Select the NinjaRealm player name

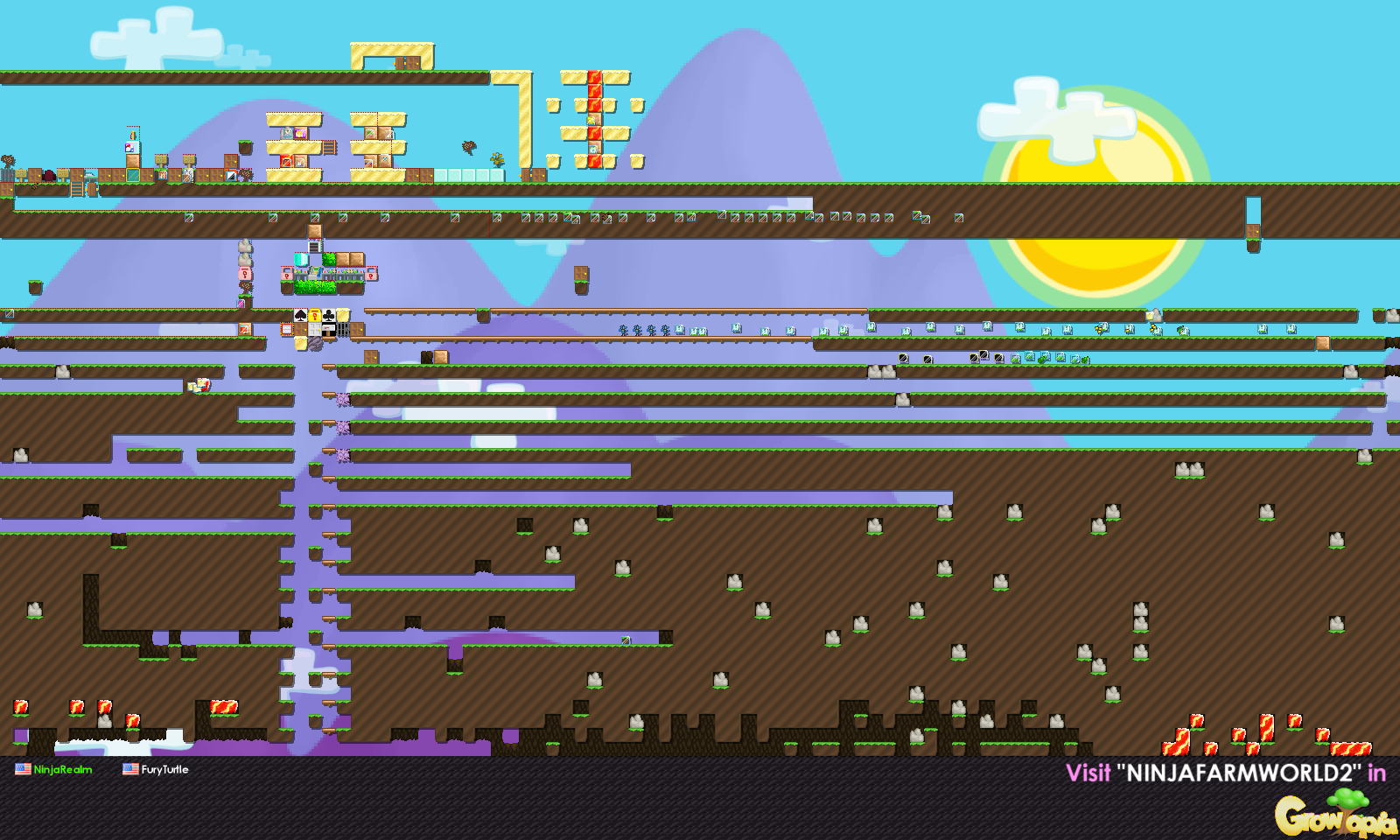[x=62, y=770]
